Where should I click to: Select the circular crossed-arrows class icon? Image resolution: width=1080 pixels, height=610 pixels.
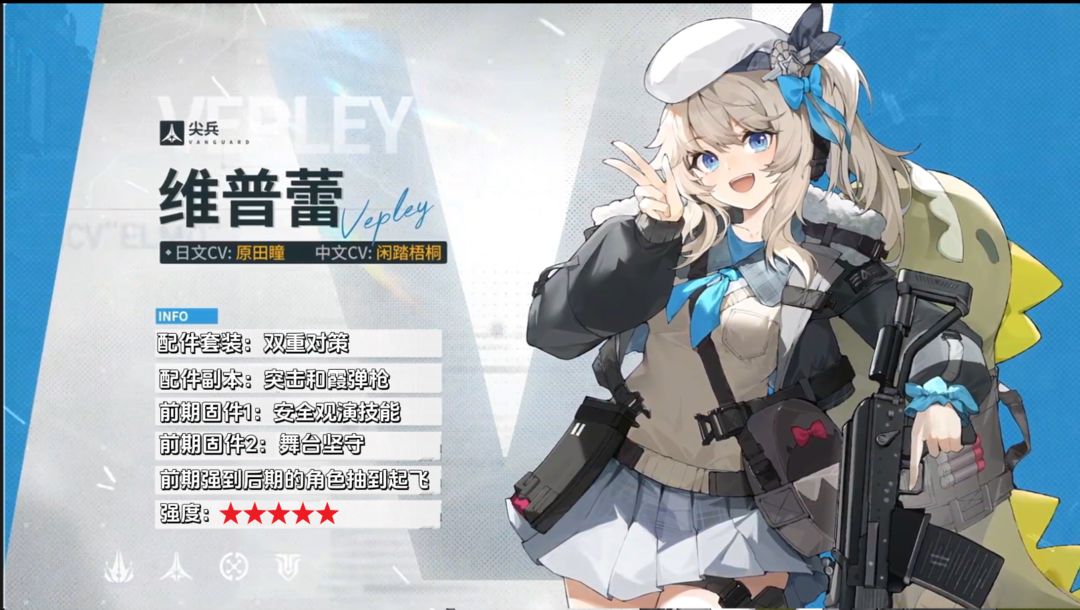[x=233, y=567]
